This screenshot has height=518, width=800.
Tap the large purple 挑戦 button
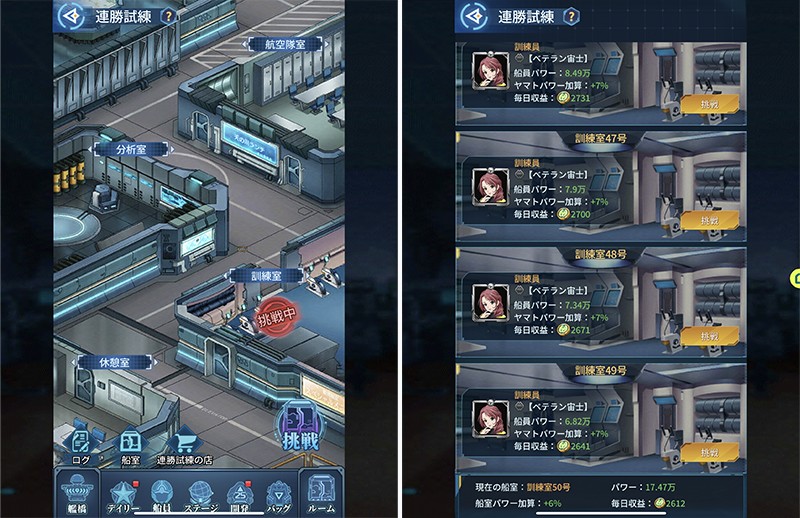click(298, 427)
